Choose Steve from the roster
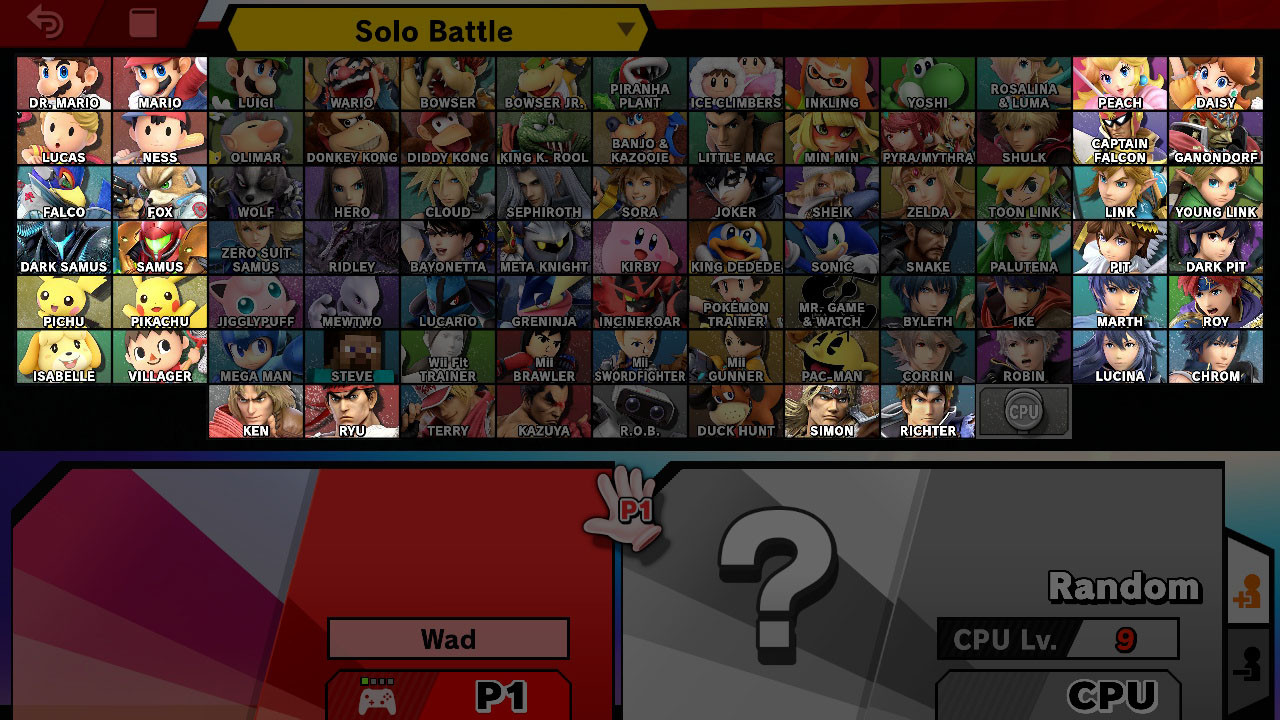This screenshot has width=1280, height=720. [351, 355]
